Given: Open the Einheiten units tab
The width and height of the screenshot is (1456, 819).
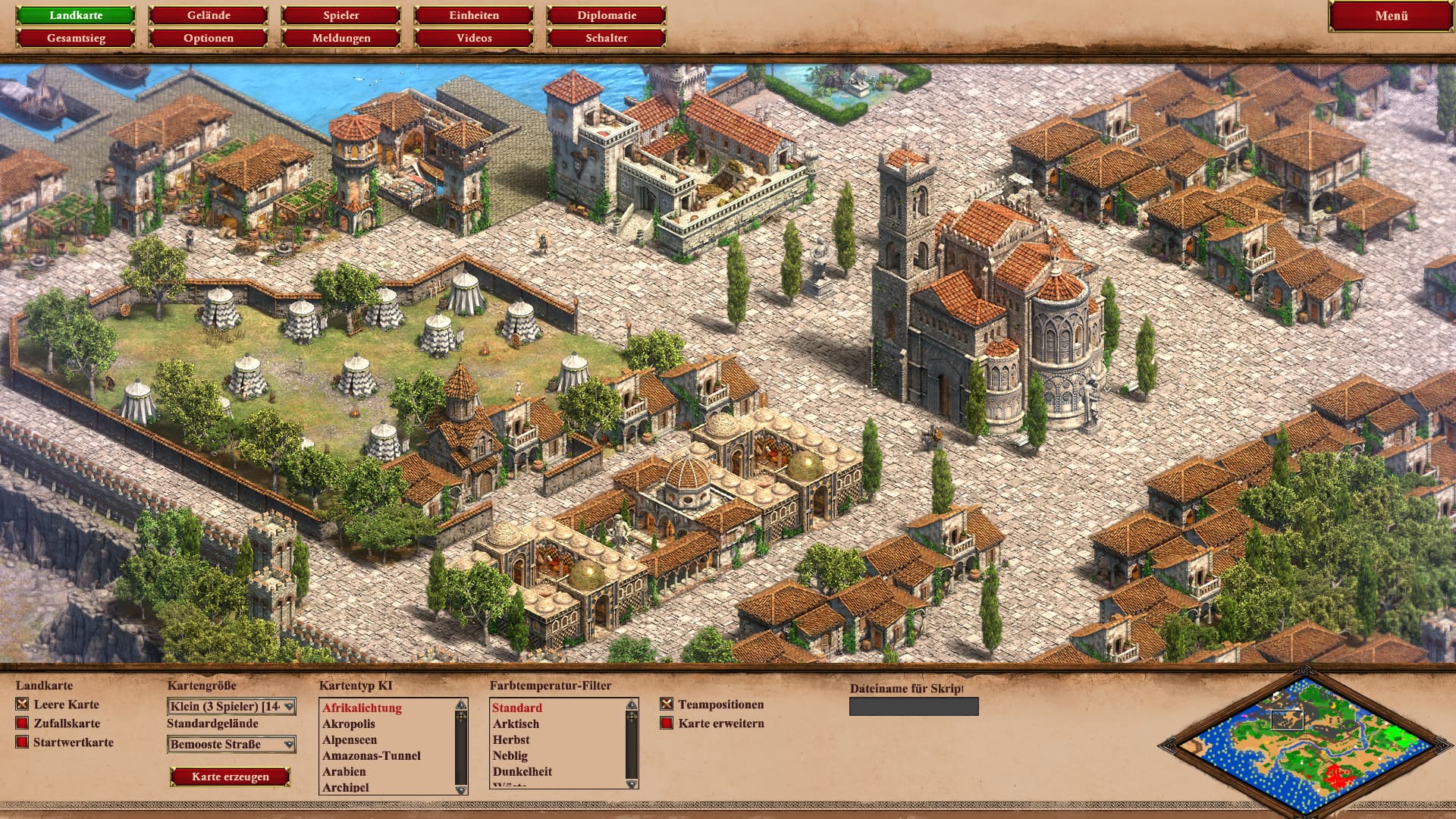Looking at the screenshot, I should 474,15.
